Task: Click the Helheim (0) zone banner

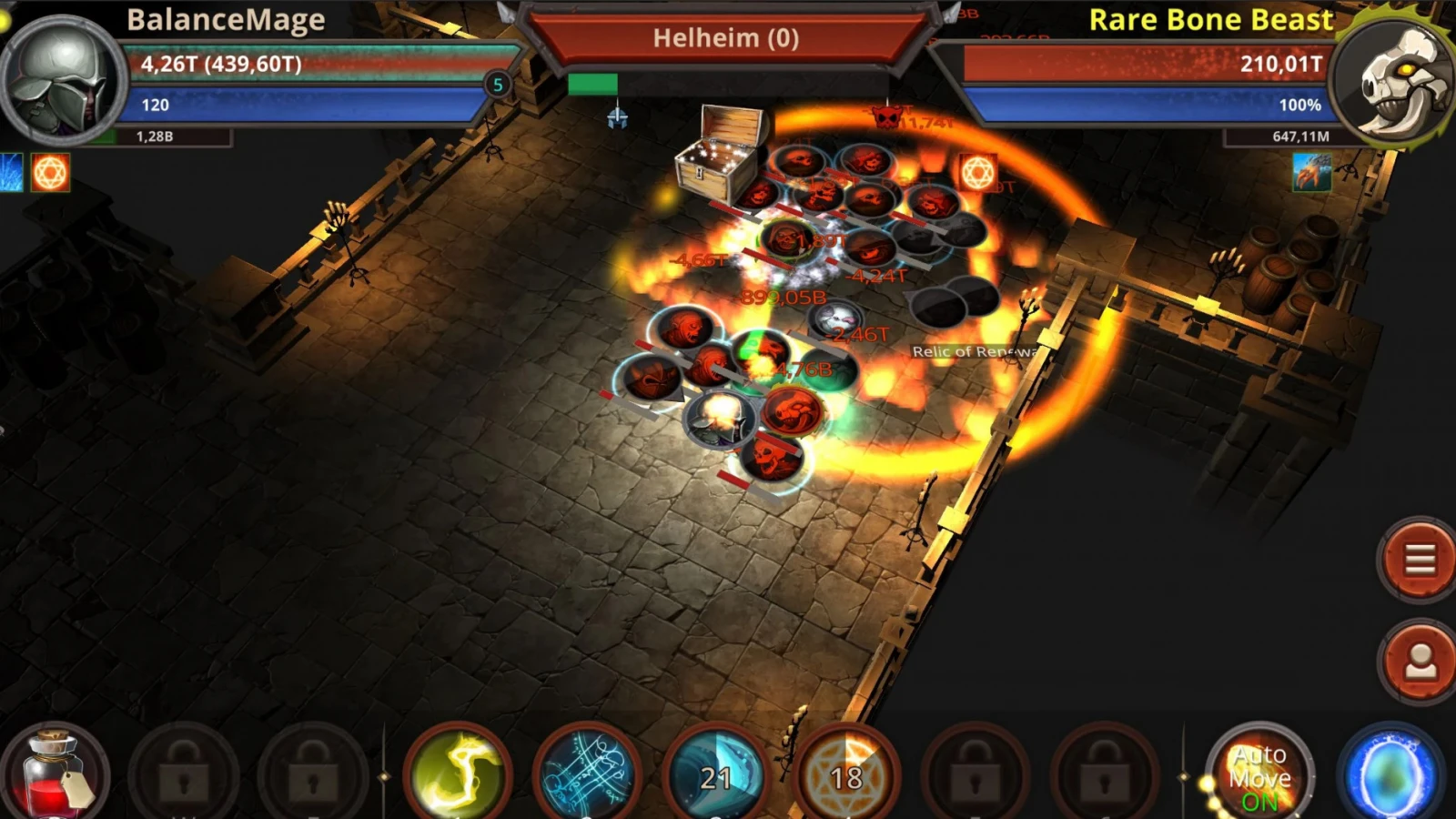Action: pos(725,38)
